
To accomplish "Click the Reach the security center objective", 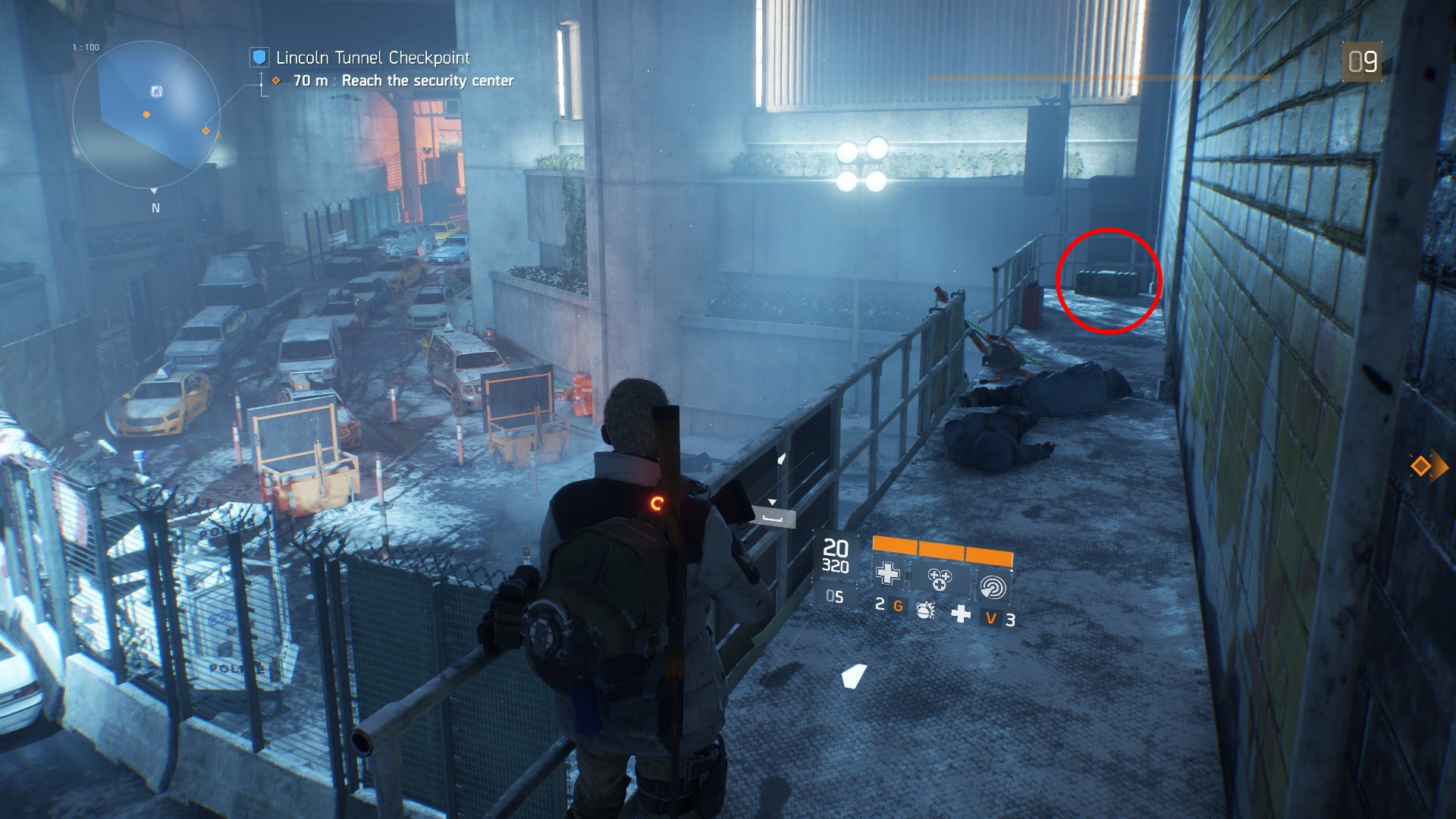I will (427, 80).
